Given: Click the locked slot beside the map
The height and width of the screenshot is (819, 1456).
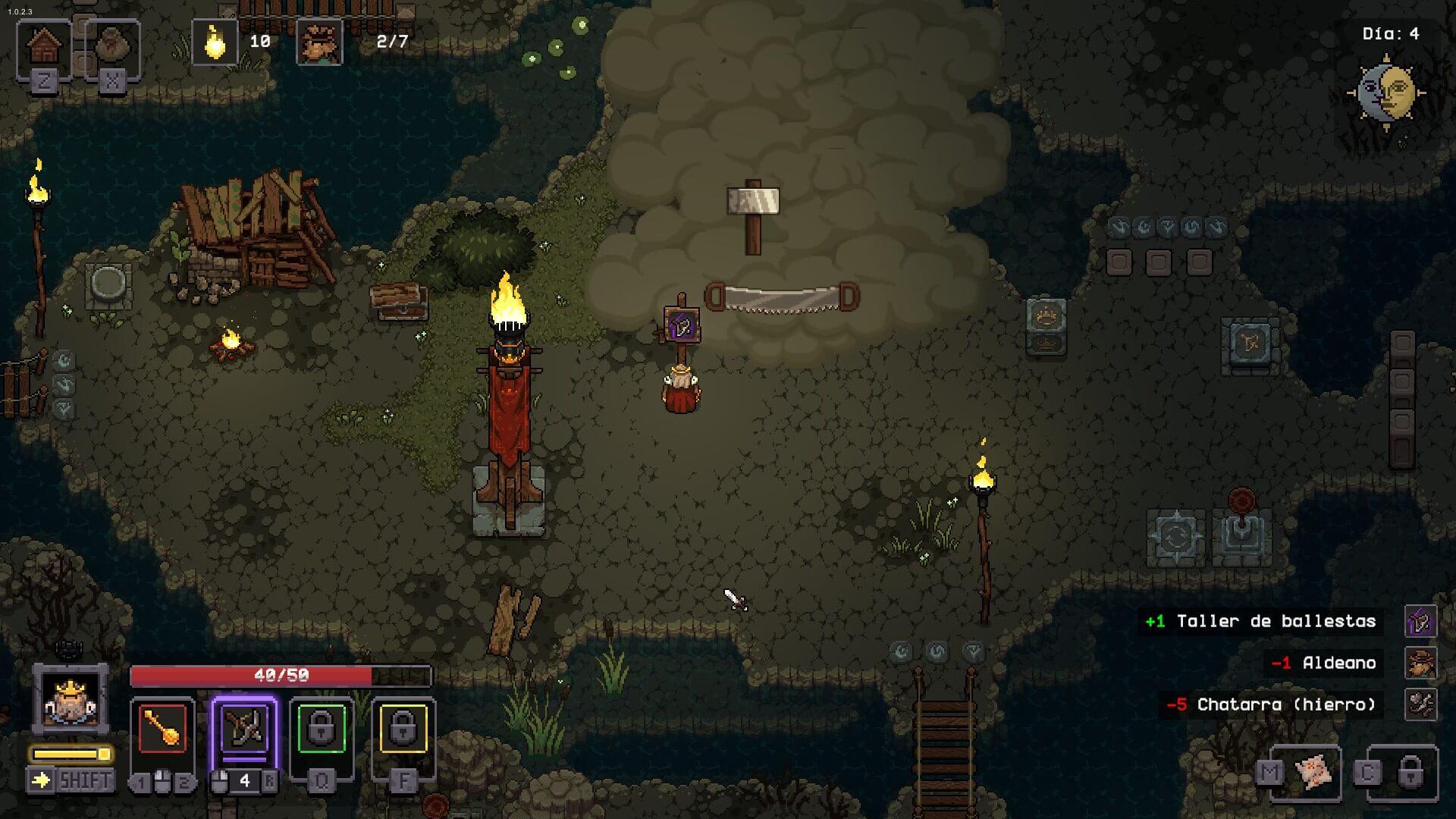Looking at the screenshot, I should [1410, 773].
